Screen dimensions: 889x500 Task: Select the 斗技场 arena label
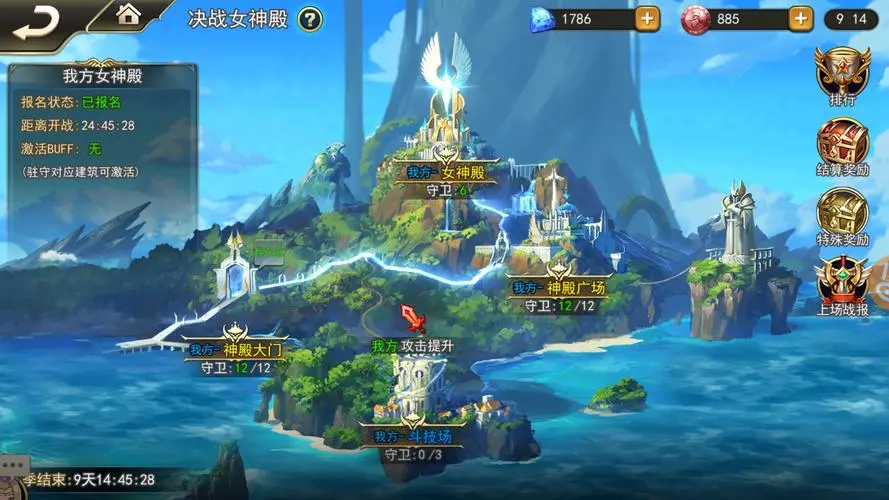coord(413,436)
